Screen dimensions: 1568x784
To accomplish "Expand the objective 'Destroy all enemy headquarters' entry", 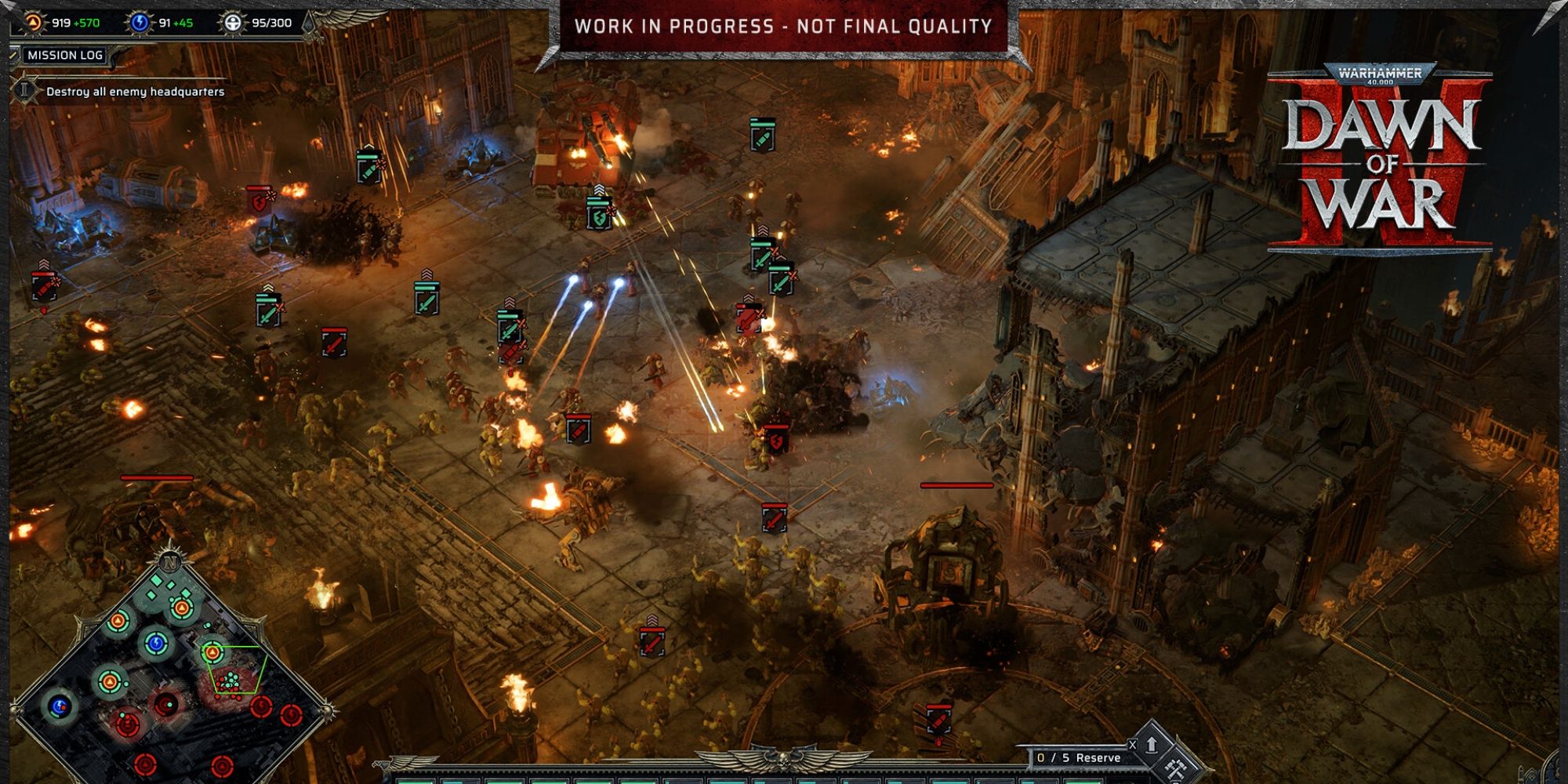I will tap(133, 91).
